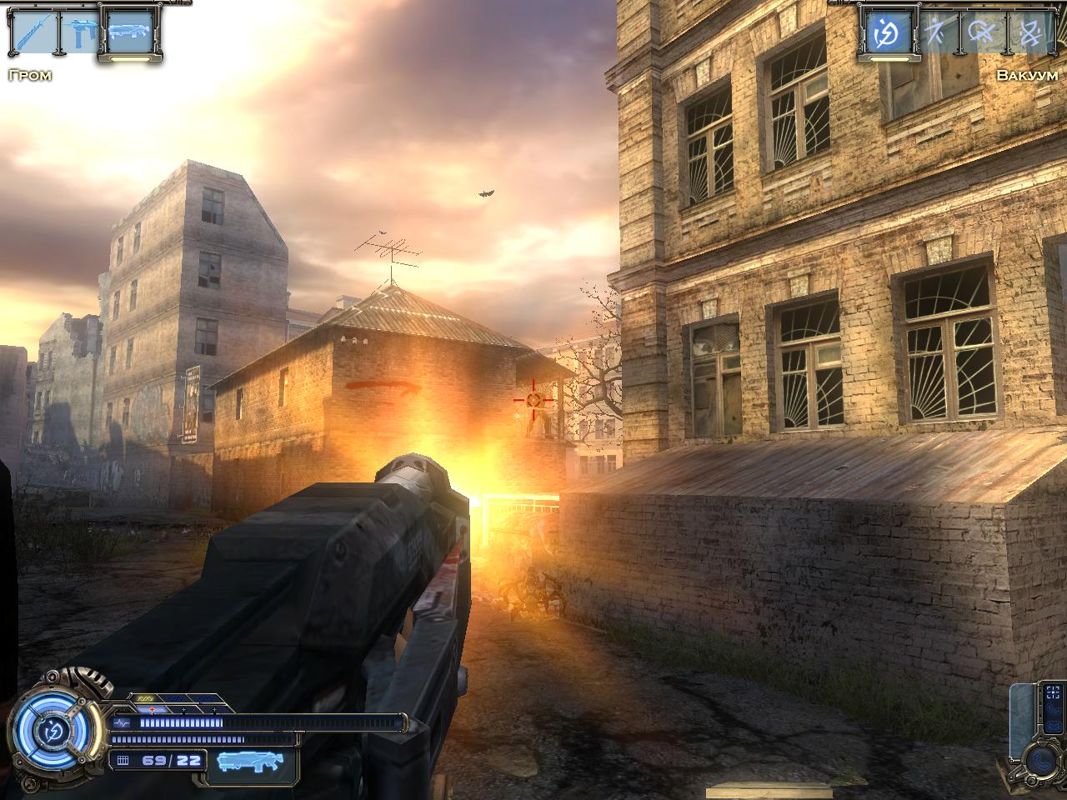Click the current weapon icon beside ammo

click(x=249, y=762)
